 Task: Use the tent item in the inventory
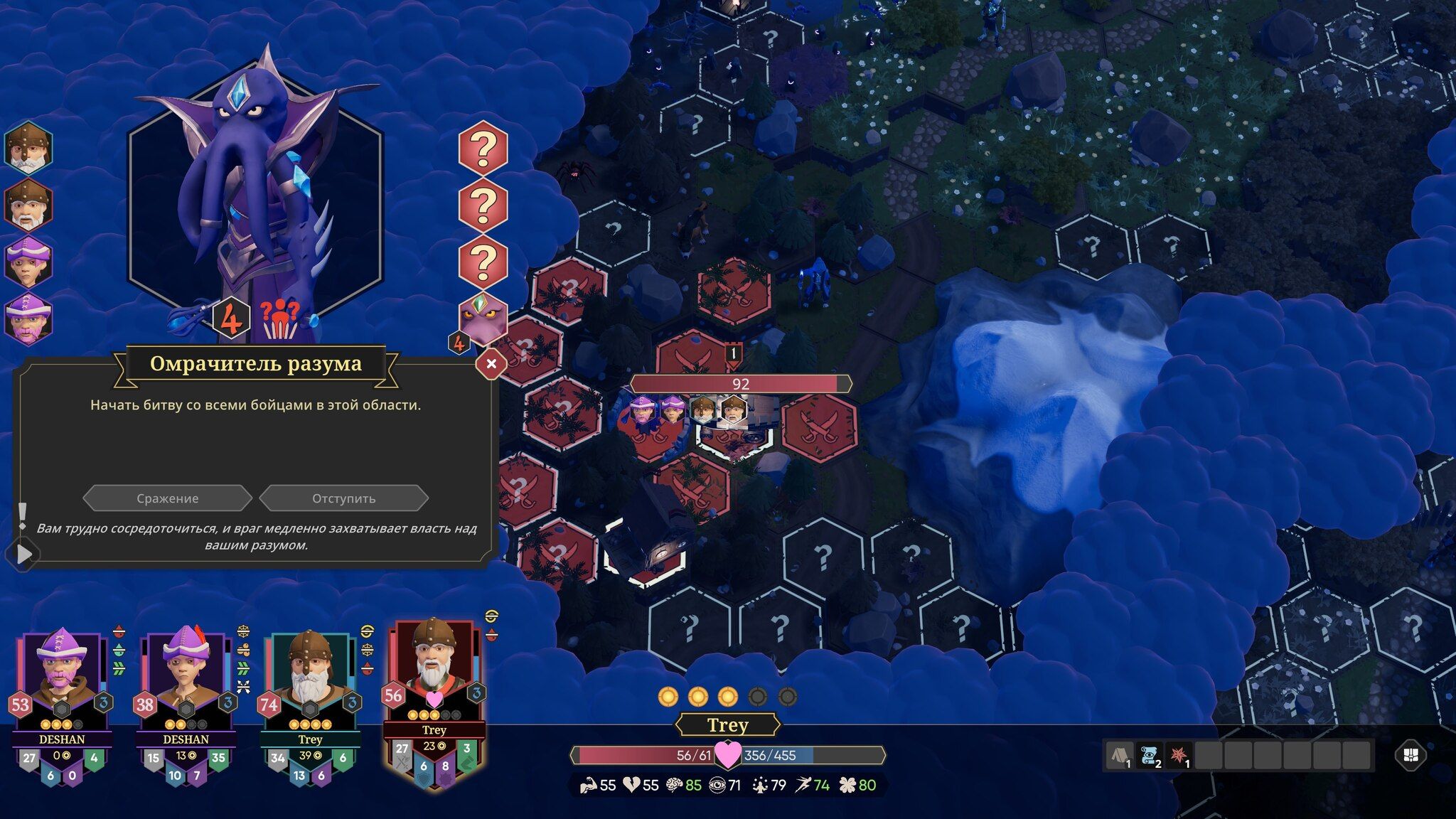point(1120,756)
